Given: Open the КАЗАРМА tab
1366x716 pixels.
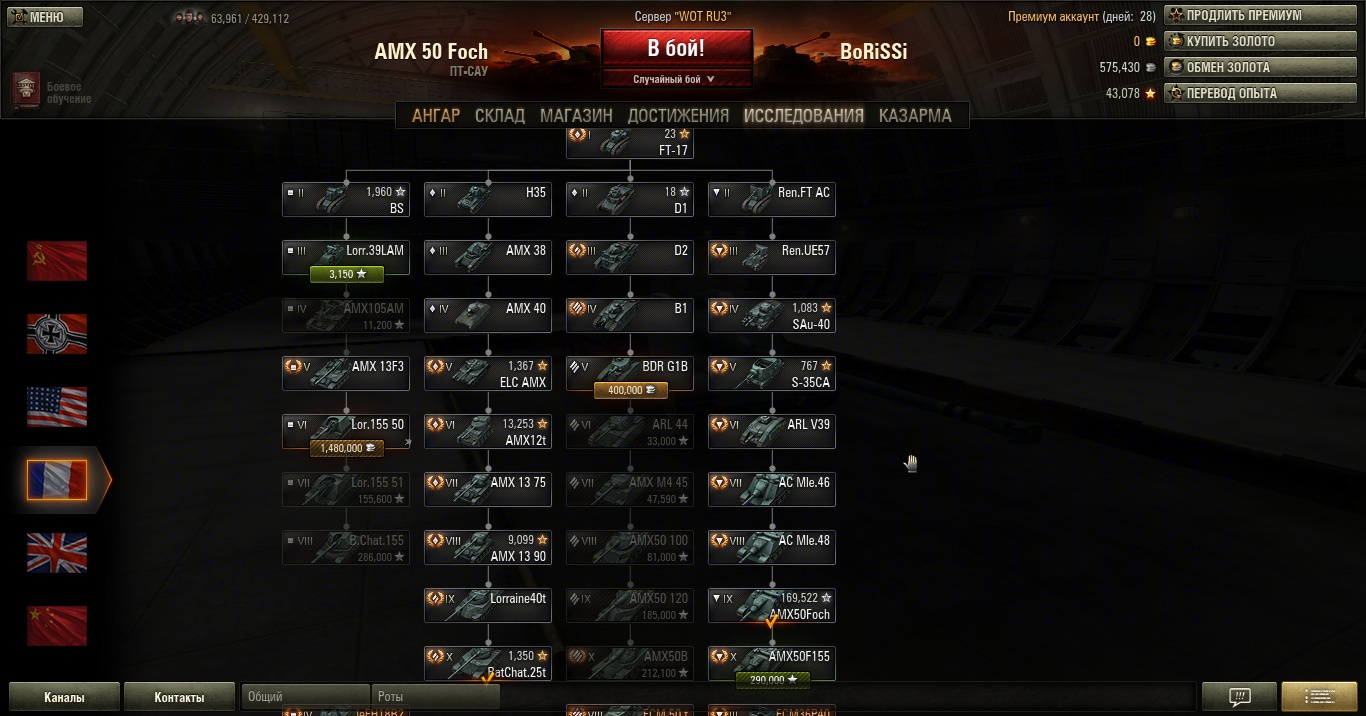Looking at the screenshot, I should 915,115.
